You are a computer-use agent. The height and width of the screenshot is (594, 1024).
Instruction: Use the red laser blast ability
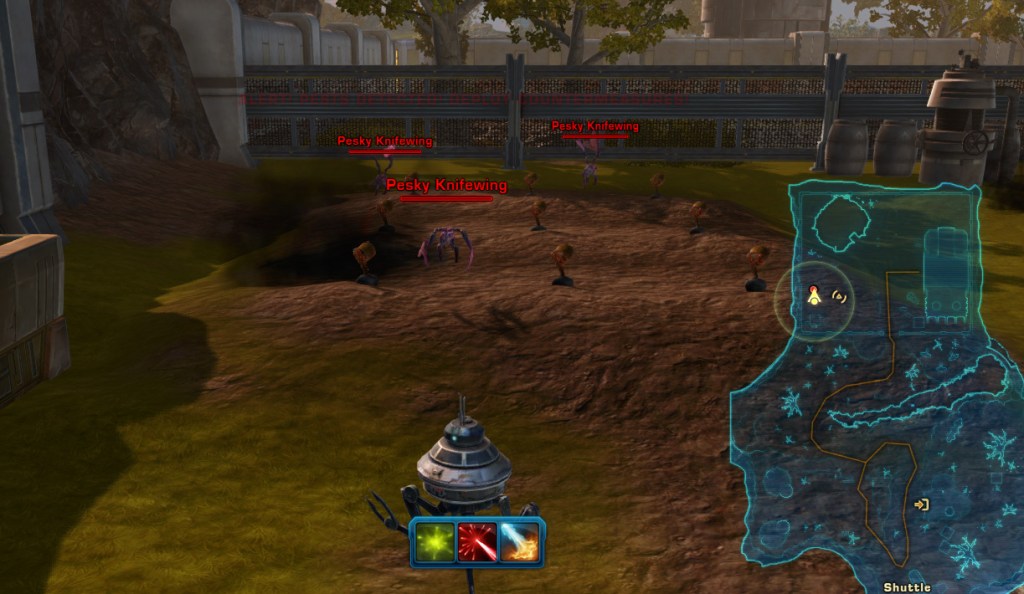477,542
